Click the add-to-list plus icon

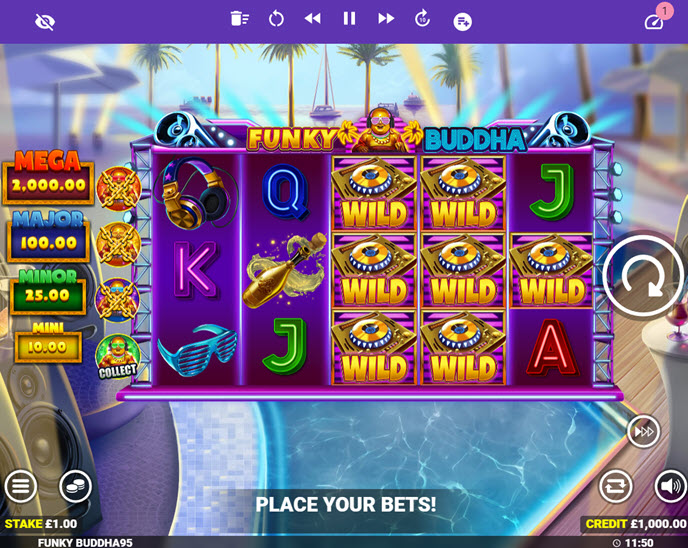click(462, 21)
